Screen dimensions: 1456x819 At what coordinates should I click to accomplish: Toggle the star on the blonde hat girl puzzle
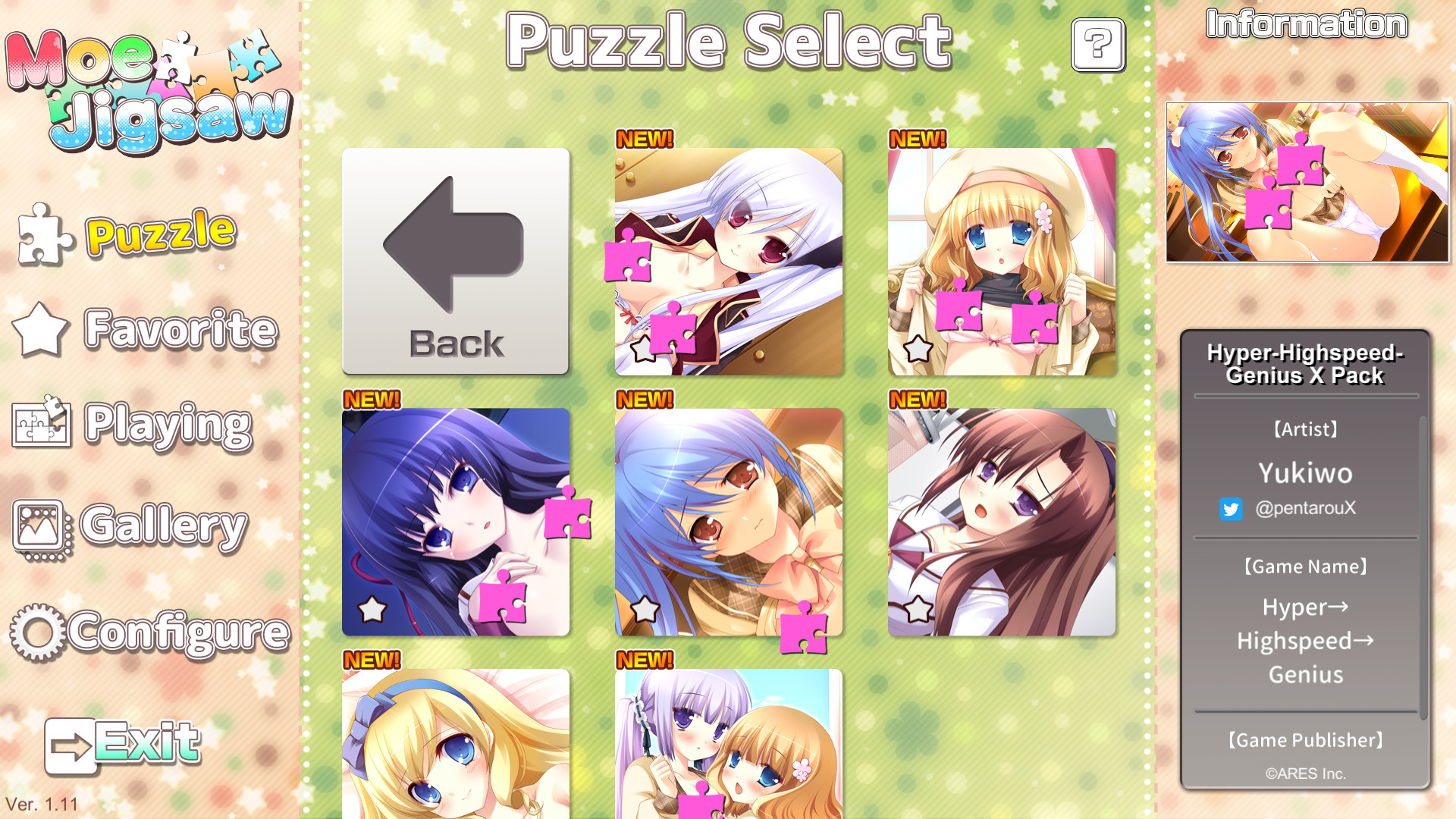(x=918, y=350)
